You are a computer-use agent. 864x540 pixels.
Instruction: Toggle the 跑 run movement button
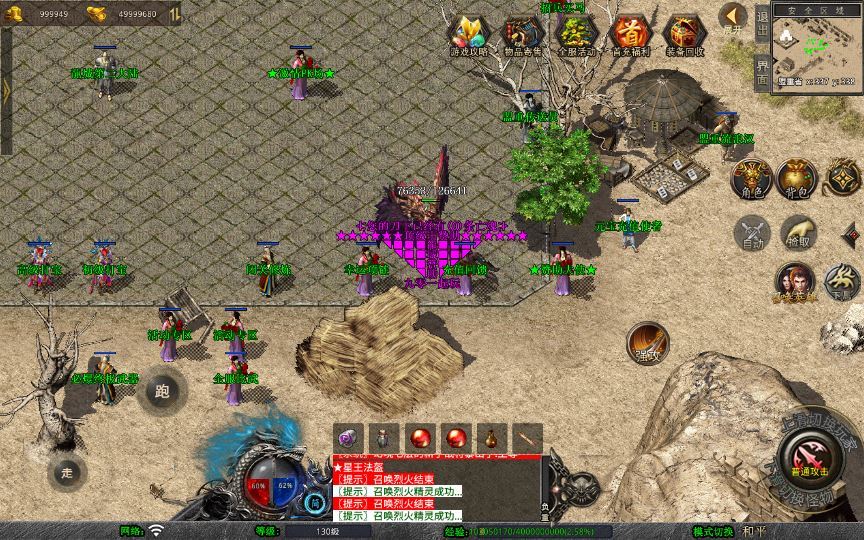click(163, 389)
